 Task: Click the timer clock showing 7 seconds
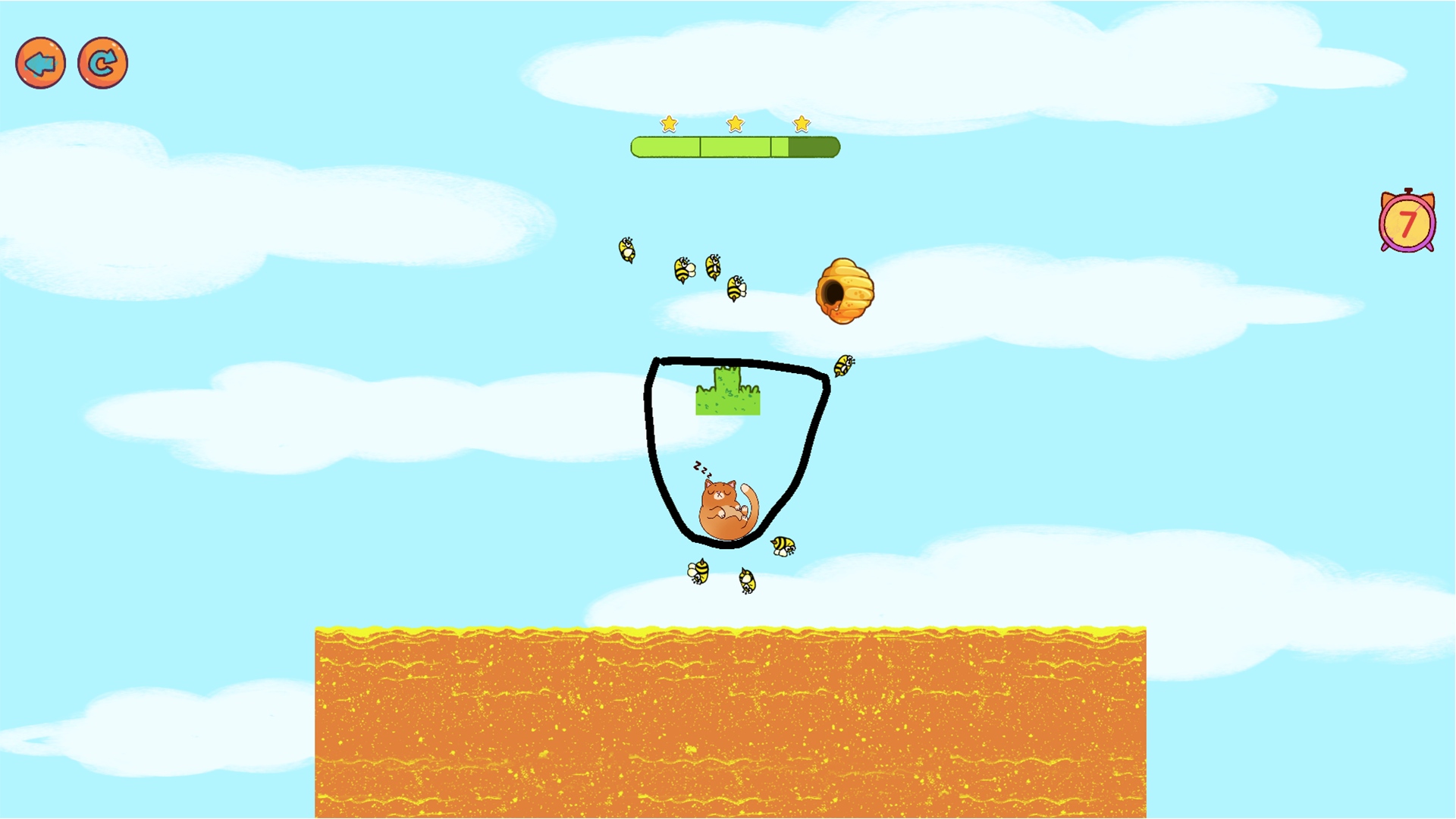1407,222
